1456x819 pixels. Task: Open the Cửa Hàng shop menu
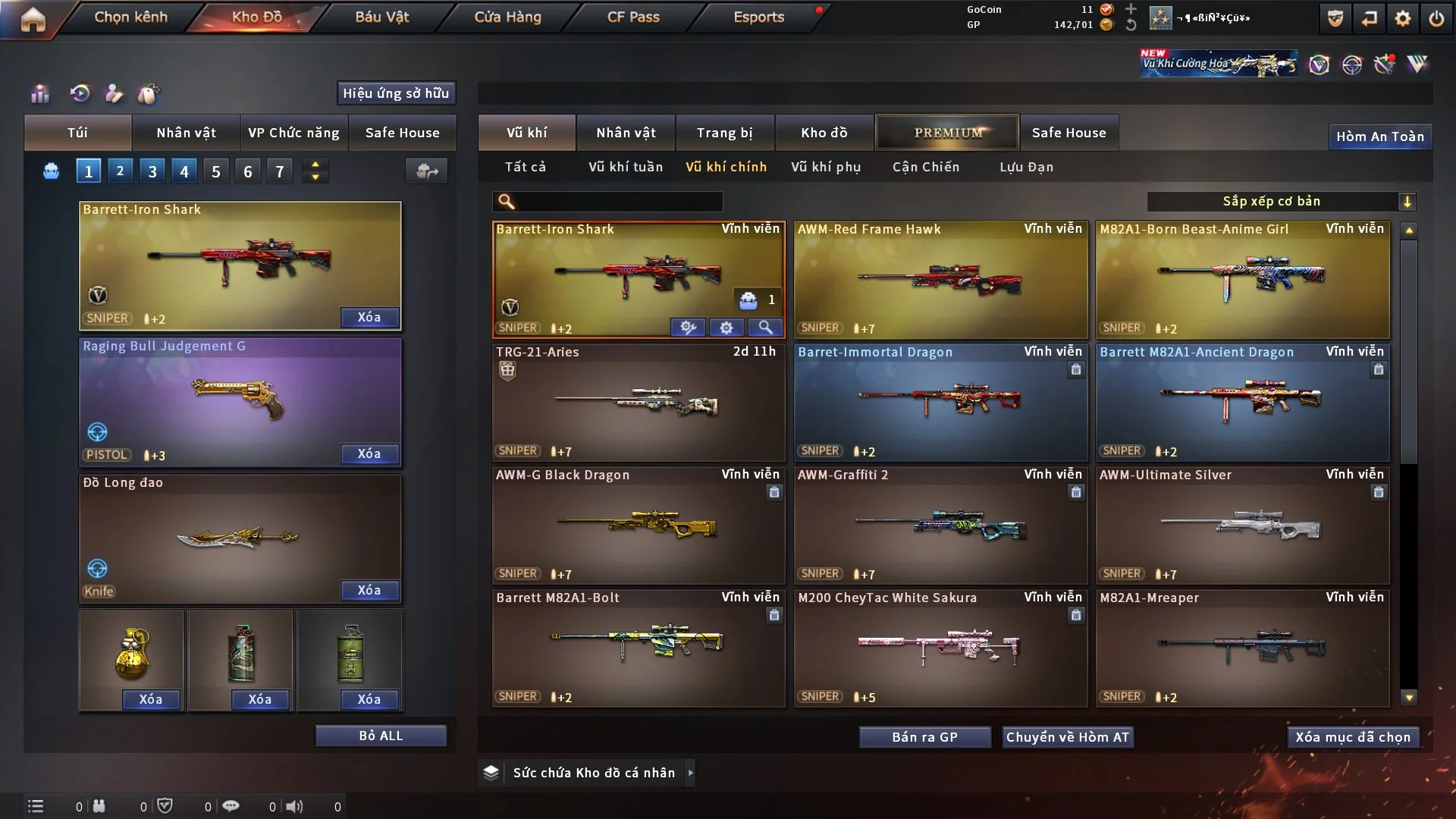pyautogui.click(x=507, y=17)
